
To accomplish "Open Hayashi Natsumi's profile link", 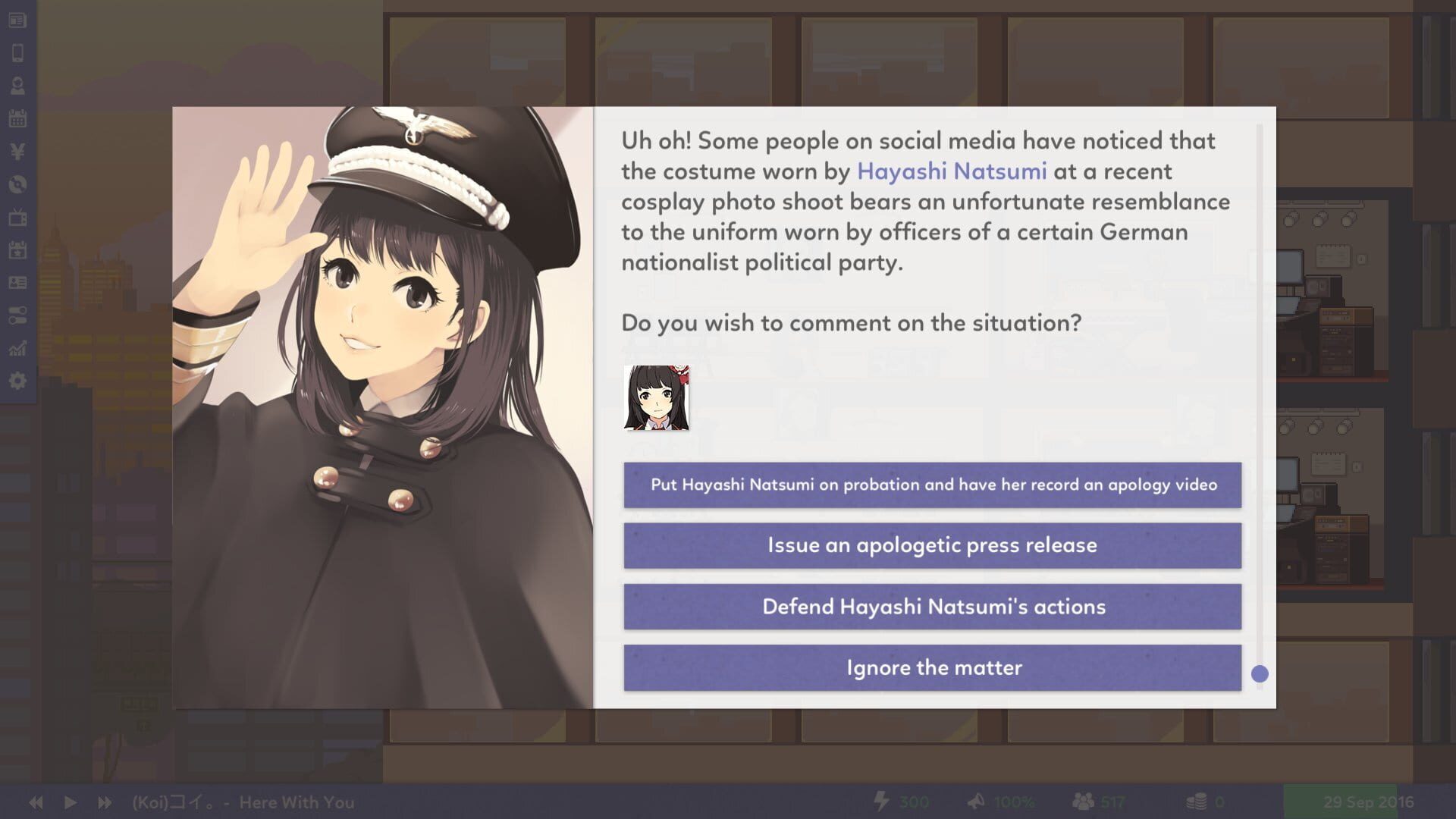I will point(952,172).
